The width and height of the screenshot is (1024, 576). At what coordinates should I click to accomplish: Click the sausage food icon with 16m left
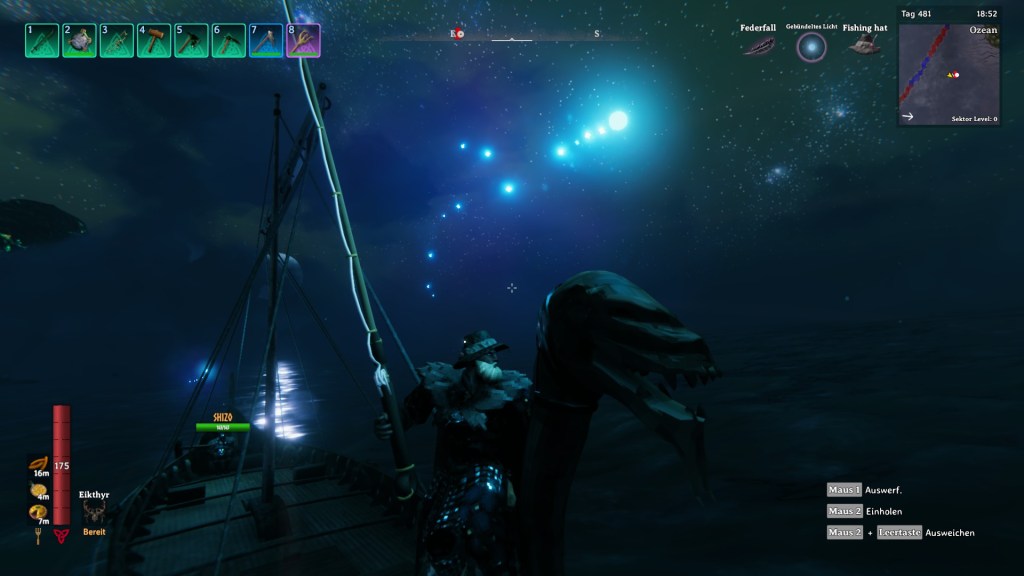[39, 464]
